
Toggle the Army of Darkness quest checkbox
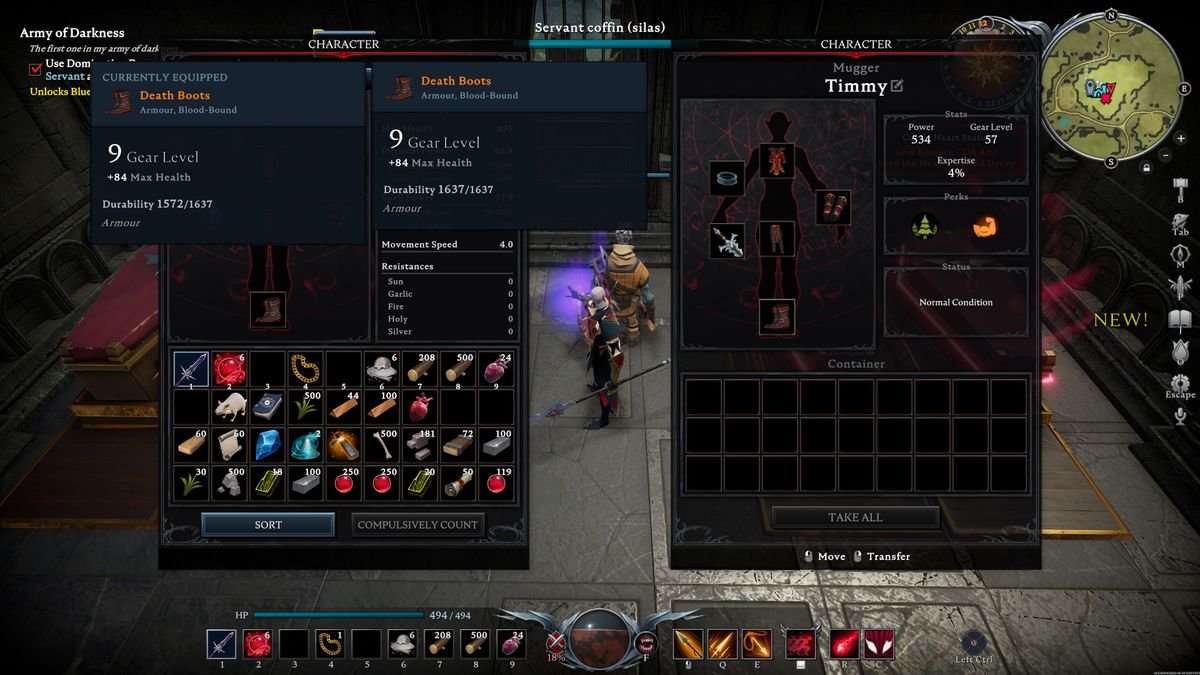tap(36, 69)
